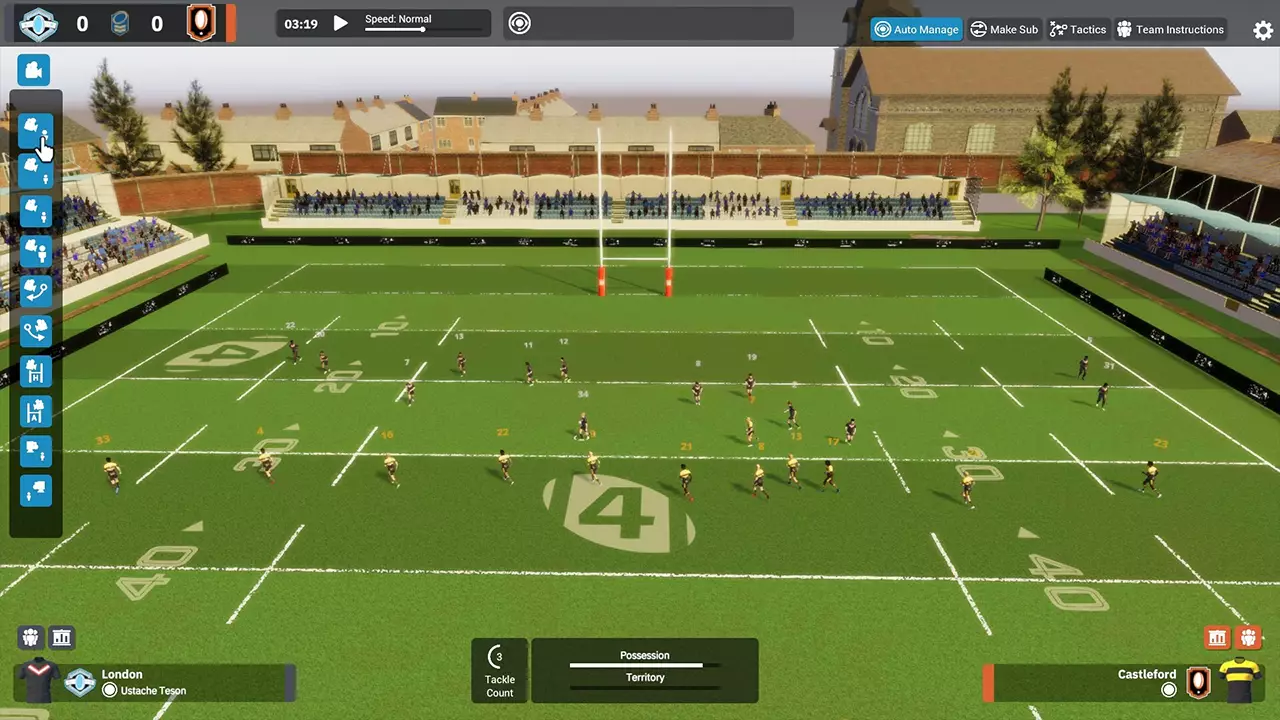Open London's squad icon above the team panel
This screenshot has height=720, width=1280.
tap(30, 637)
